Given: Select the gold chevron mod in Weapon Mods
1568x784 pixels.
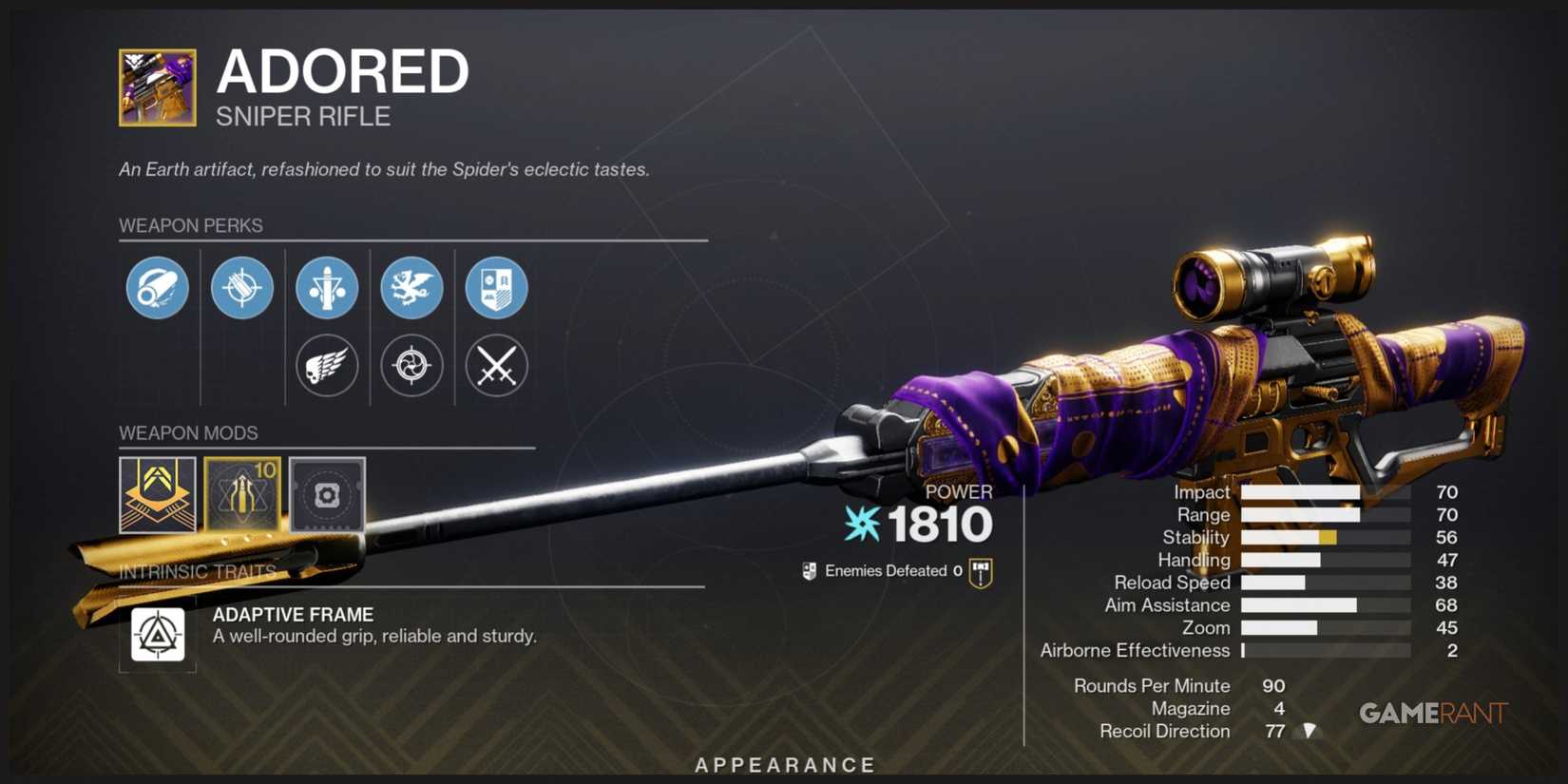Looking at the screenshot, I should [158, 494].
